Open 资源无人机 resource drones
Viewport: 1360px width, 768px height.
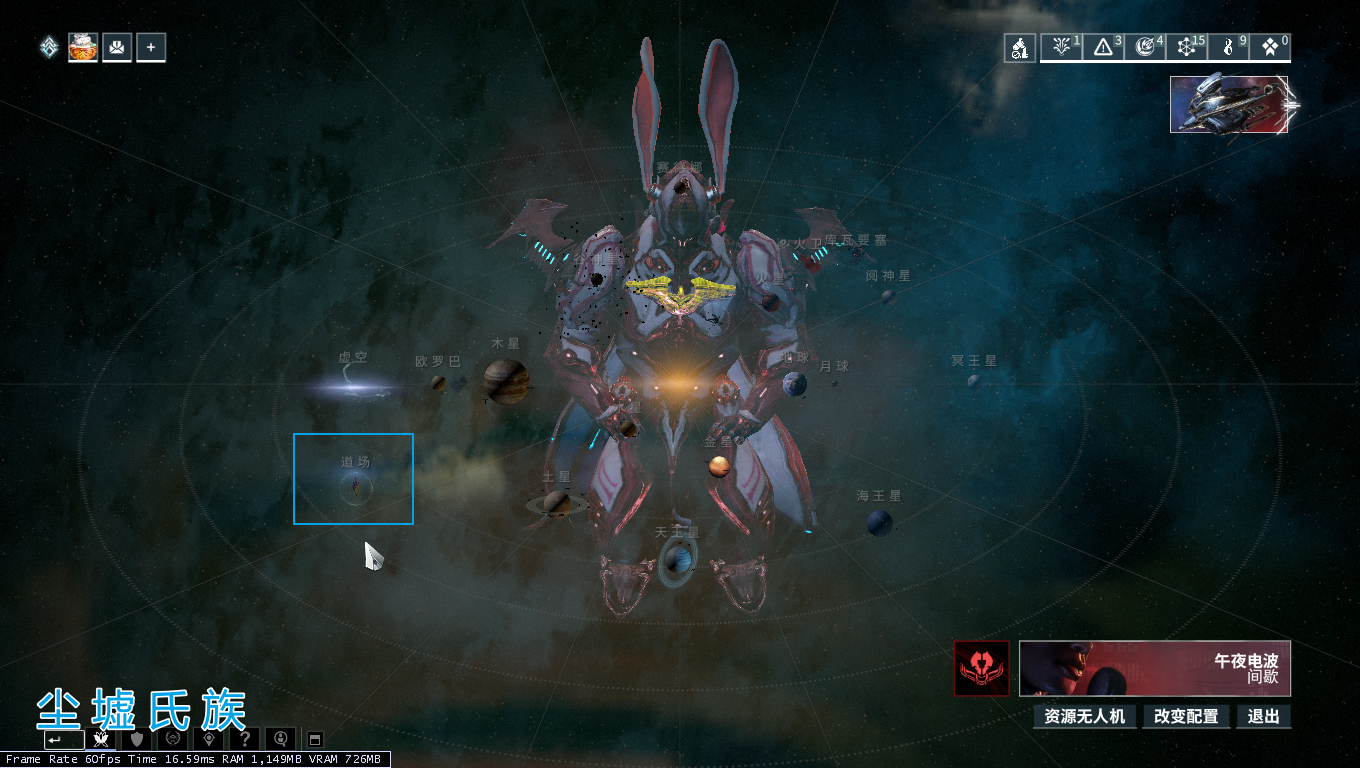coord(1084,716)
